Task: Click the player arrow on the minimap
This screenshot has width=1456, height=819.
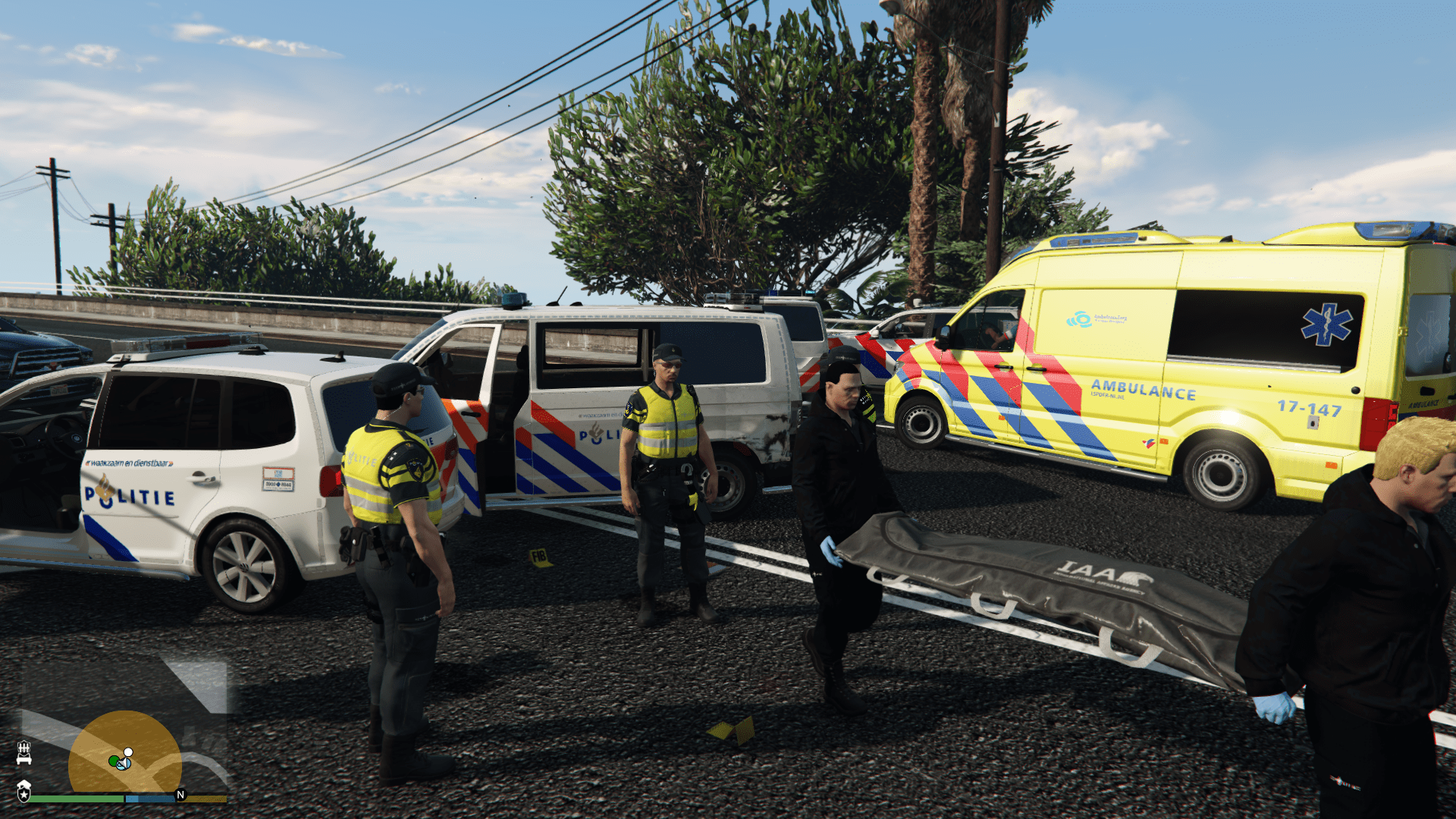Action: (x=124, y=764)
